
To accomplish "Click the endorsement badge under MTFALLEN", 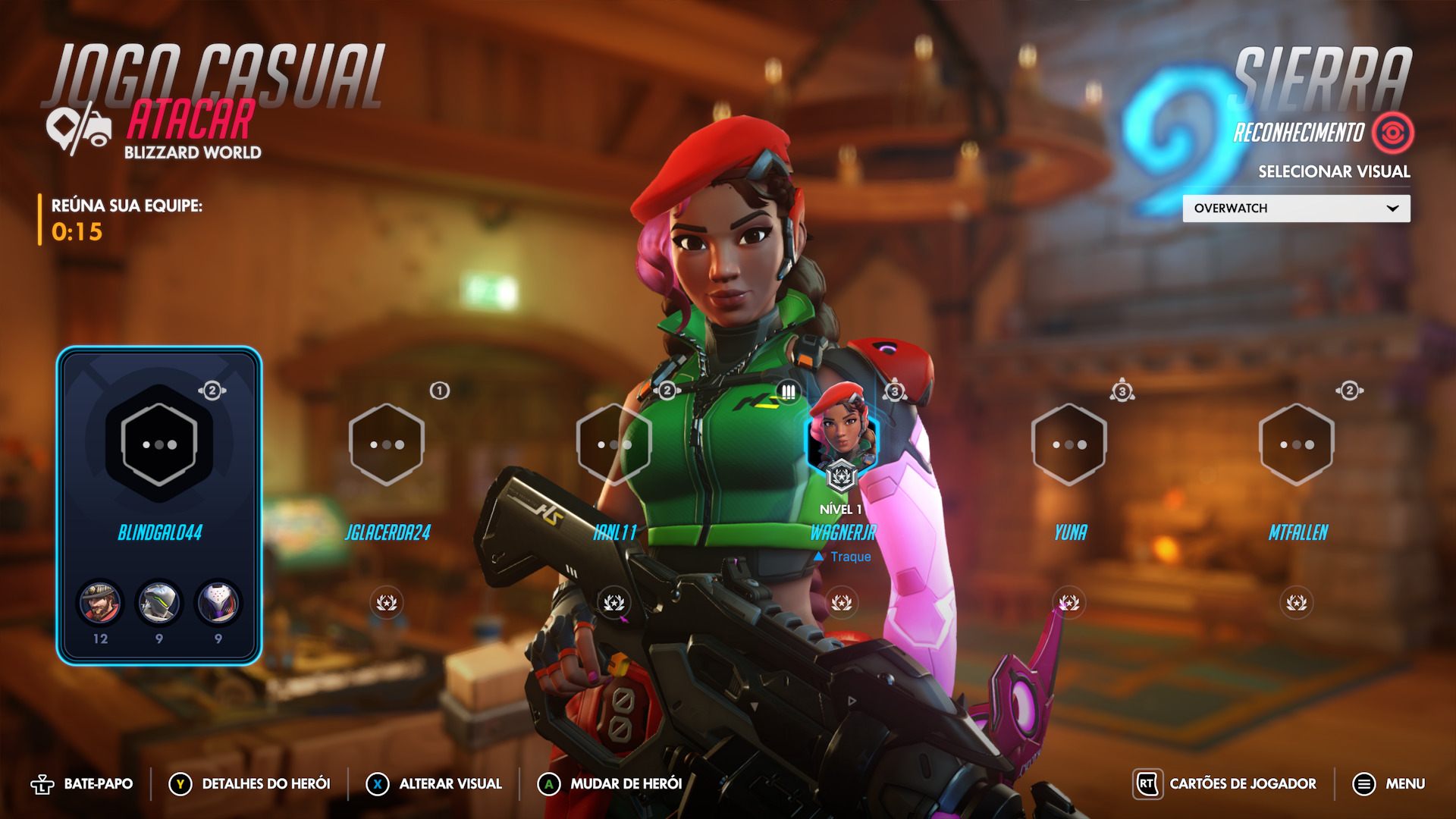I will [x=1296, y=603].
